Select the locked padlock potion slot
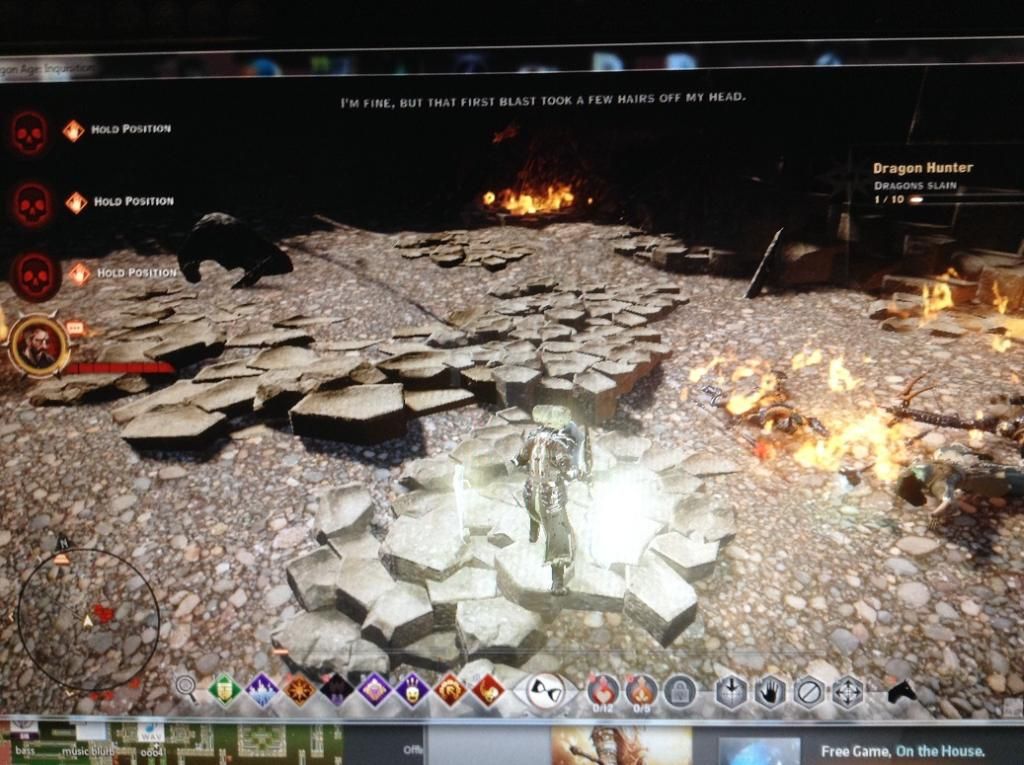Image resolution: width=1024 pixels, height=765 pixels. click(680, 691)
